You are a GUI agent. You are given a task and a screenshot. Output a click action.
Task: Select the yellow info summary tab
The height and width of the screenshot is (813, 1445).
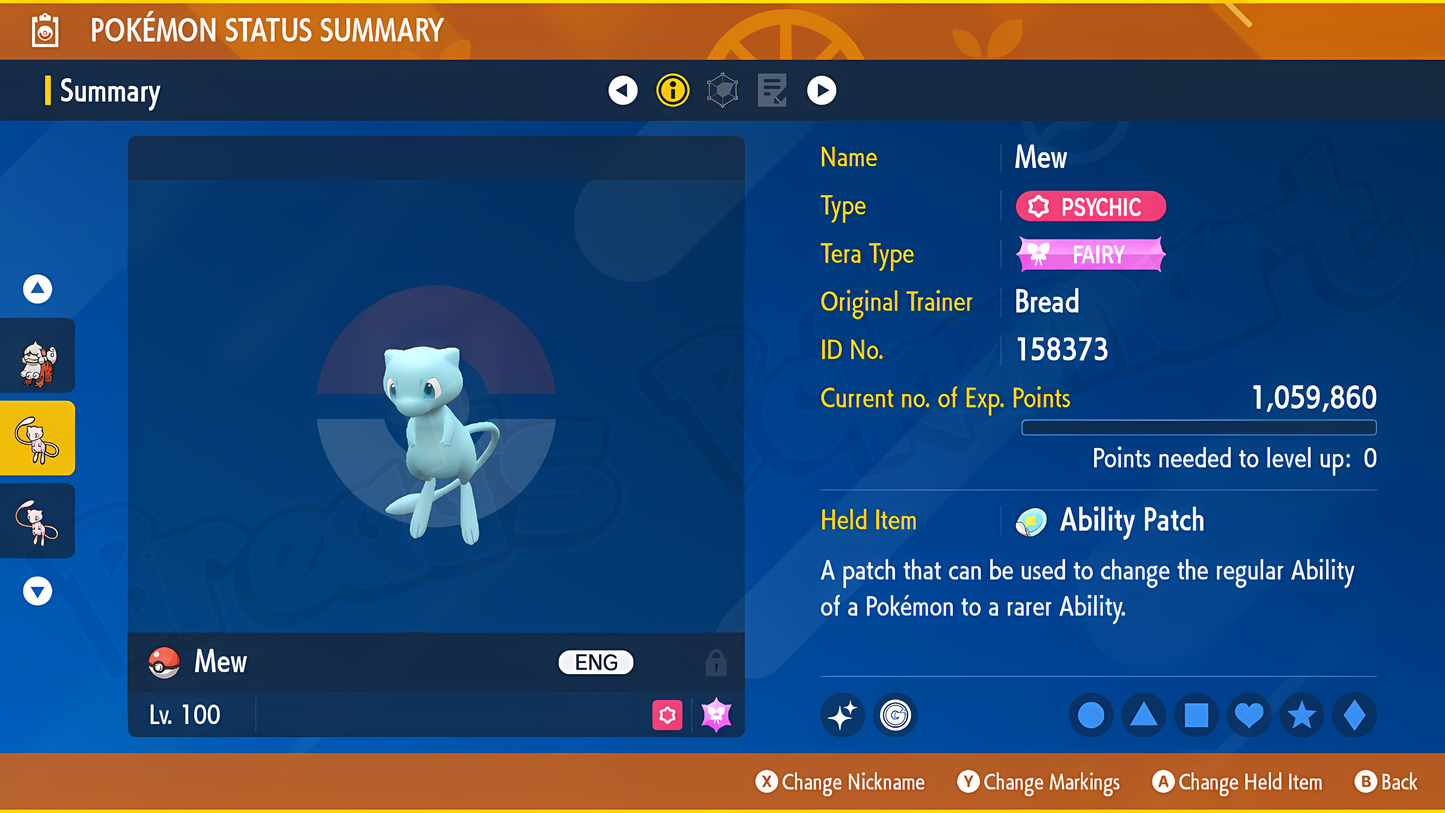coord(673,91)
